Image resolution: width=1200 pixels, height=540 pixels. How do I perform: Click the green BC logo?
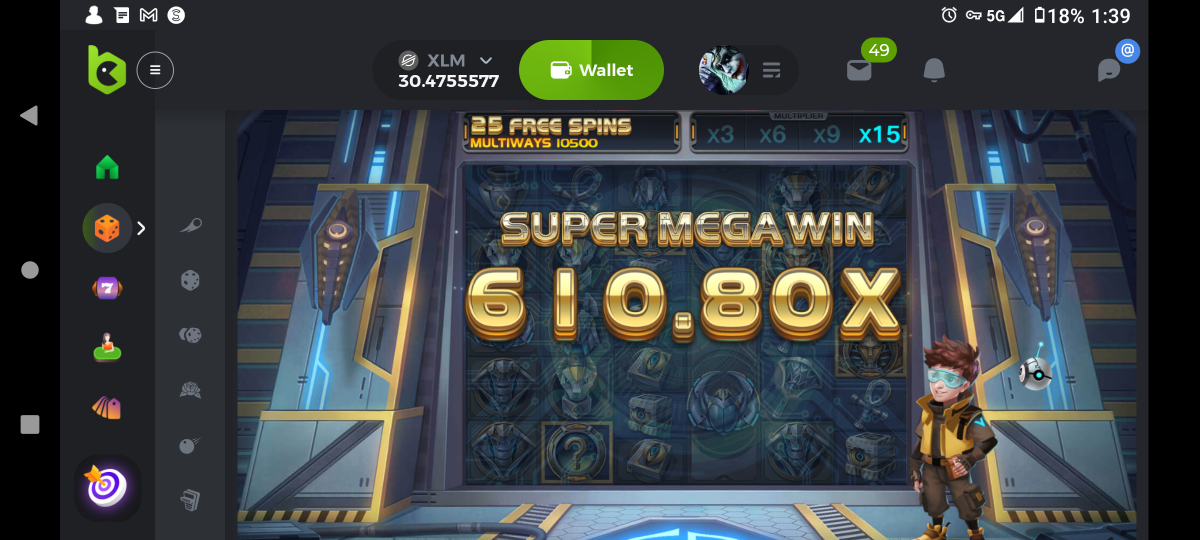[x=106, y=70]
